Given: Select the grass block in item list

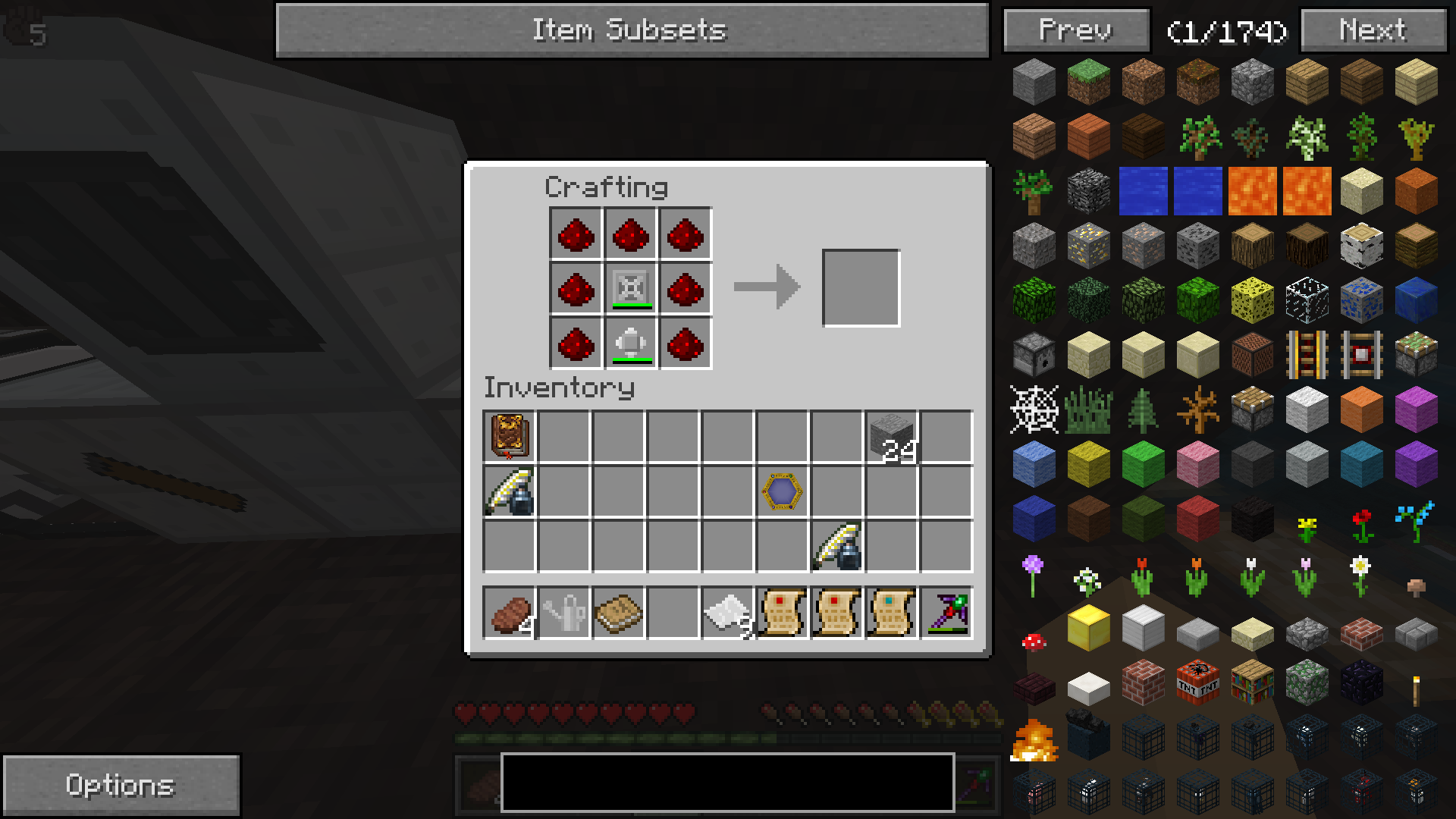Looking at the screenshot, I should (x=1088, y=81).
